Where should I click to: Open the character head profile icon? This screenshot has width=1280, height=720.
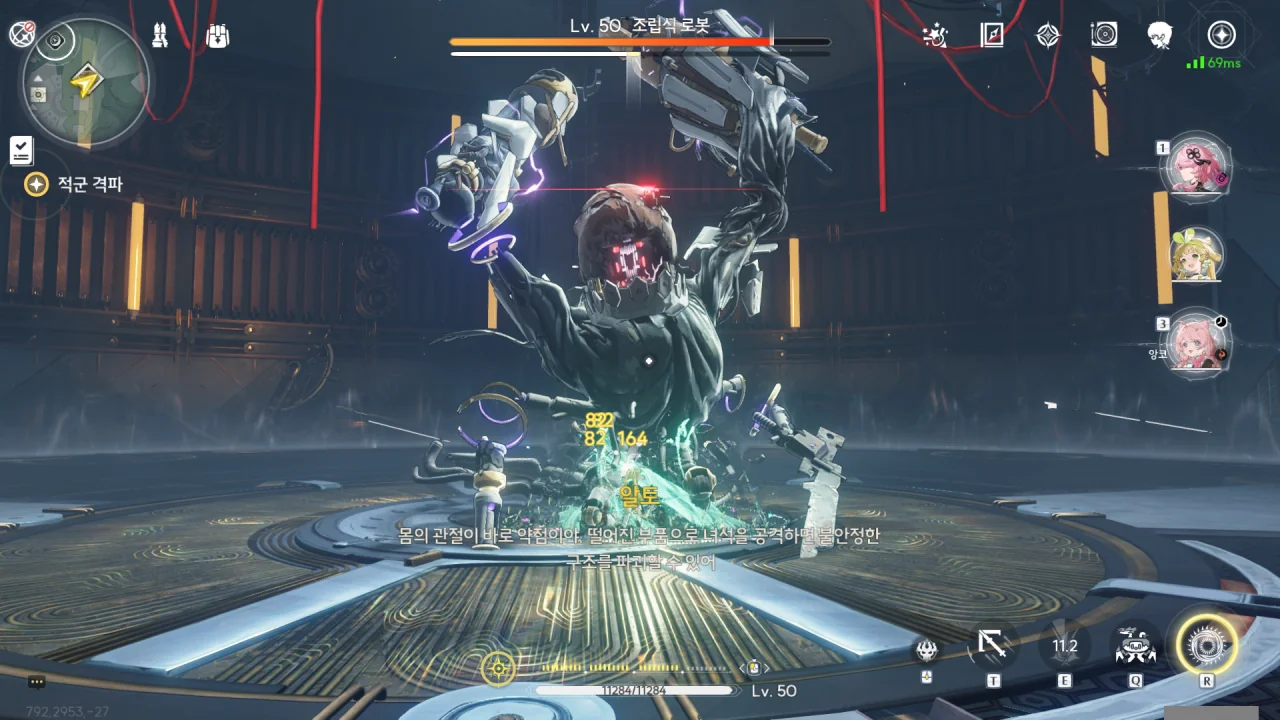click(x=1160, y=36)
